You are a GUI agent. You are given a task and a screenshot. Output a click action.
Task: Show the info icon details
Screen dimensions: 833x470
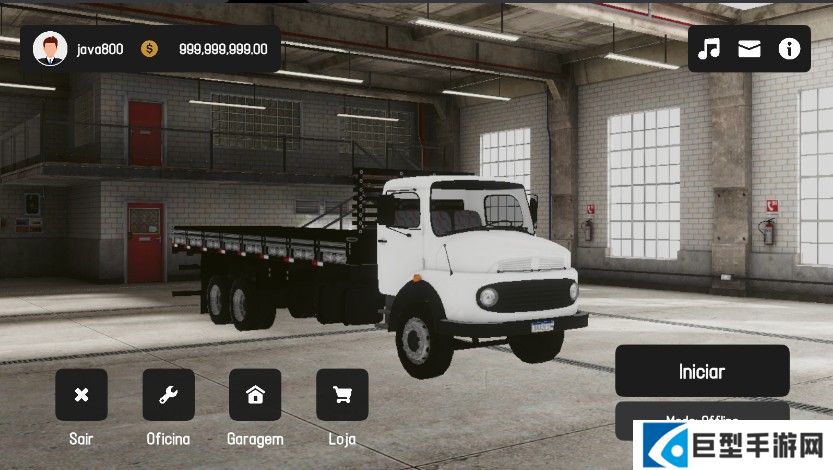(x=790, y=49)
